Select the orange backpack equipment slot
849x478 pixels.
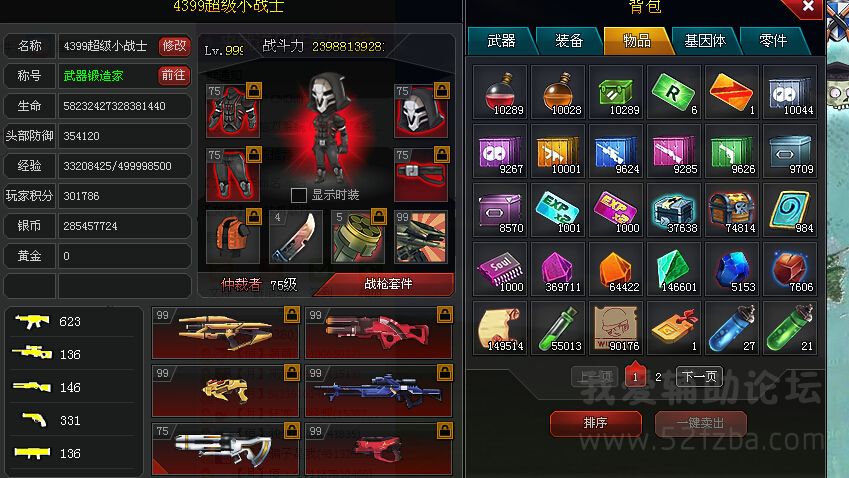[233, 236]
